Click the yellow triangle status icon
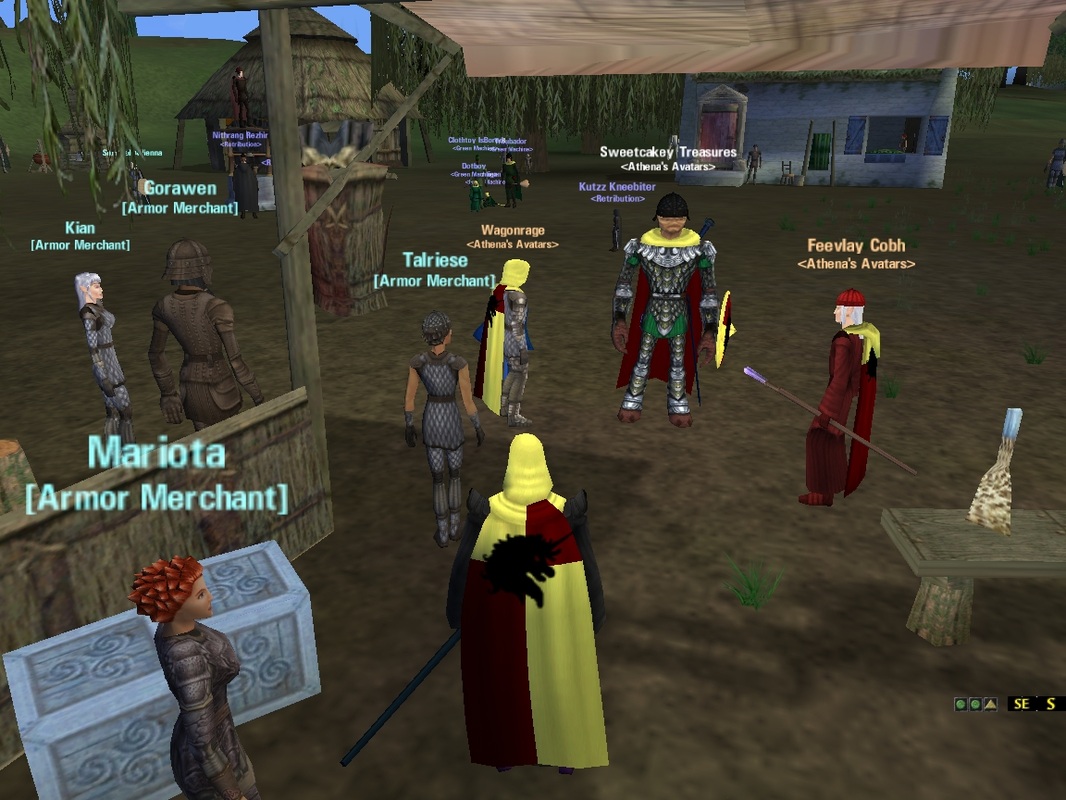1066x800 pixels. (990, 704)
